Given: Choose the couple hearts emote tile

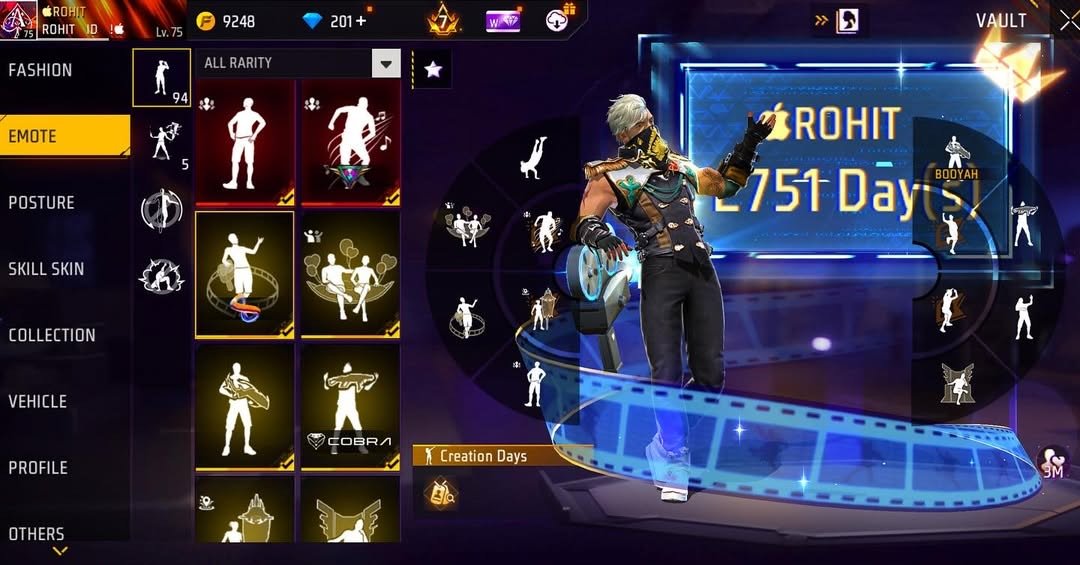Looking at the screenshot, I should point(350,274).
